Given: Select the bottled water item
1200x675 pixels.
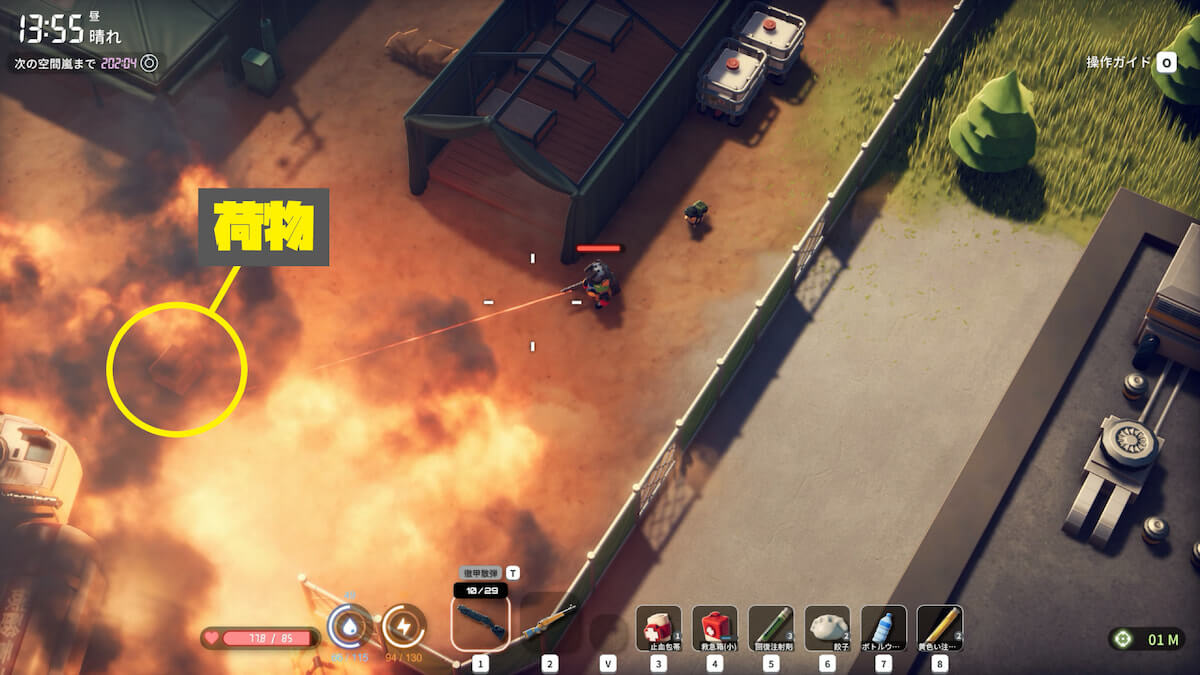Looking at the screenshot, I should coord(883,628).
